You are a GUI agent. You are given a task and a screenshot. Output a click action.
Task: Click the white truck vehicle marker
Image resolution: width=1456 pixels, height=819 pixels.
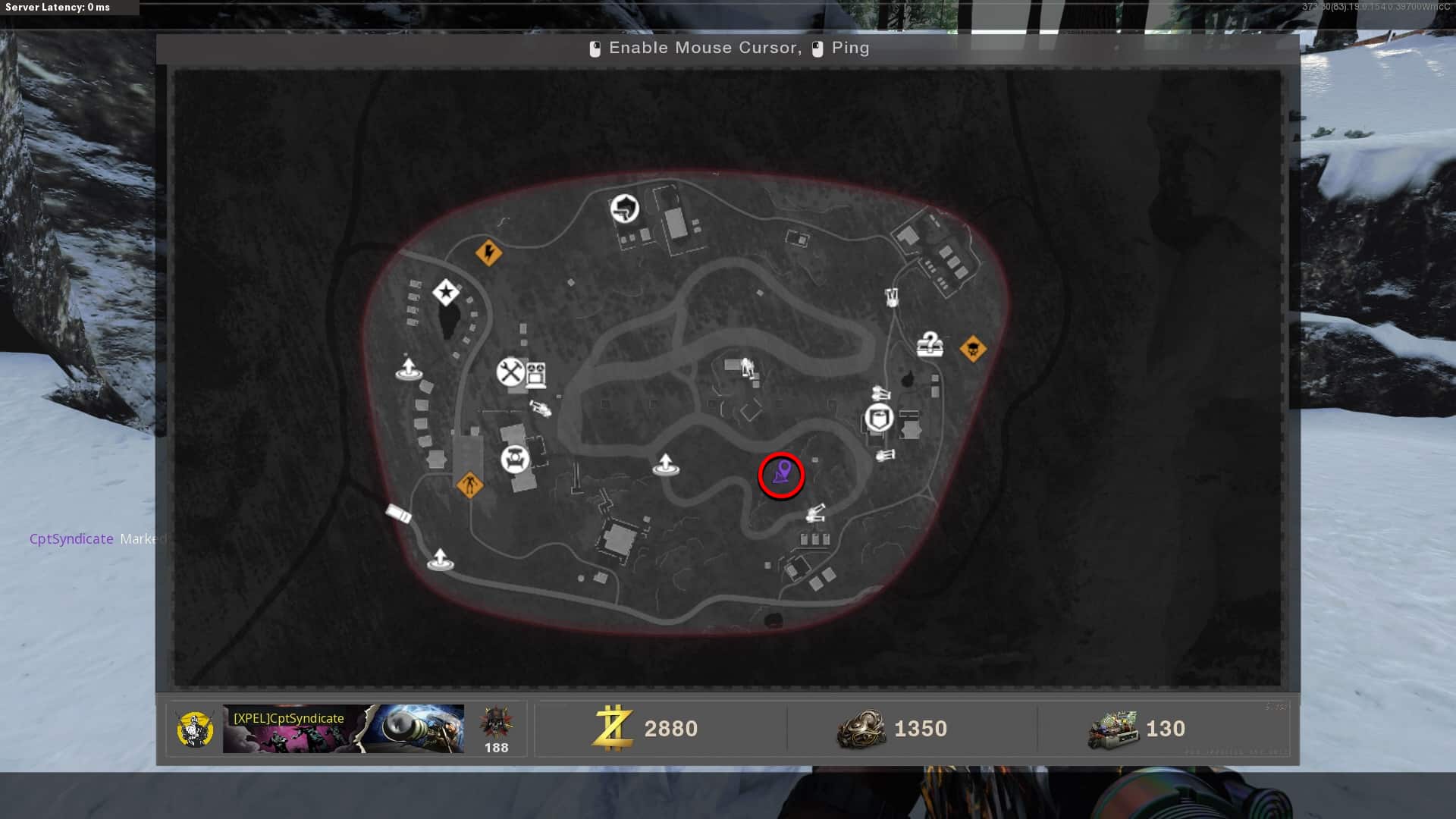click(x=399, y=514)
